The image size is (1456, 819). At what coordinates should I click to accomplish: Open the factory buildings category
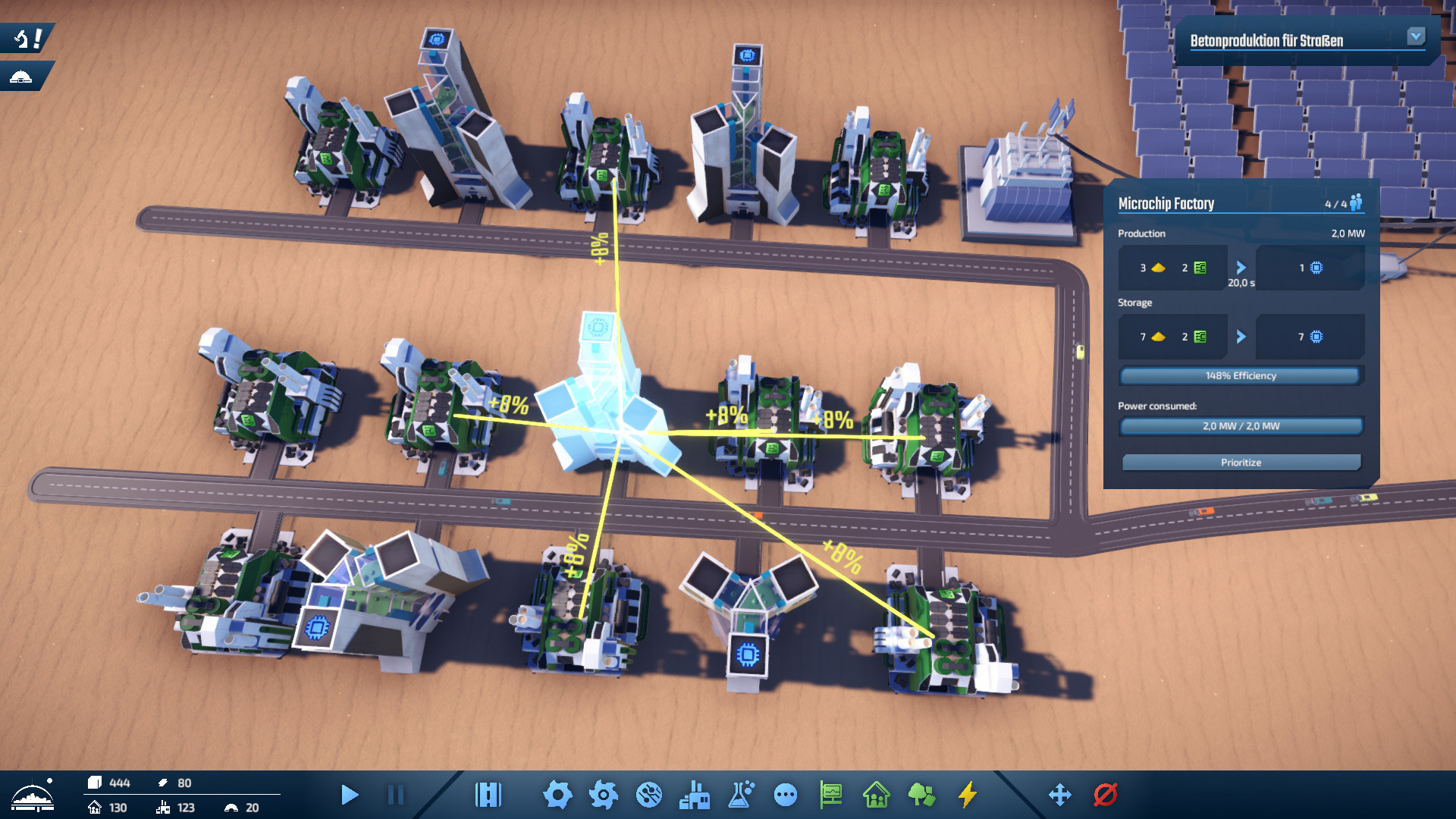click(x=695, y=795)
